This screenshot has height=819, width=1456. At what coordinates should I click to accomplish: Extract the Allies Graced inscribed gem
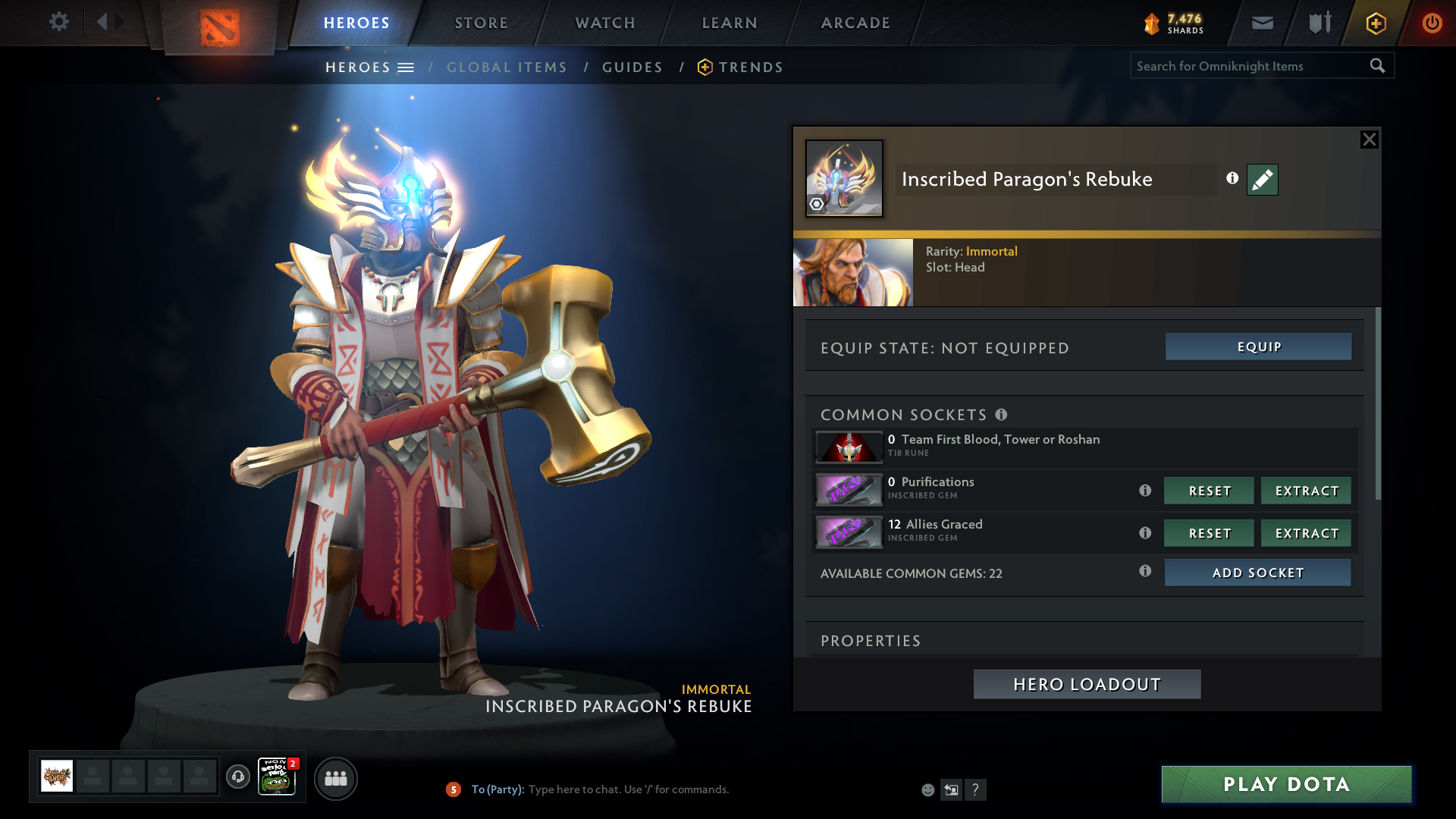coord(1306,533)
